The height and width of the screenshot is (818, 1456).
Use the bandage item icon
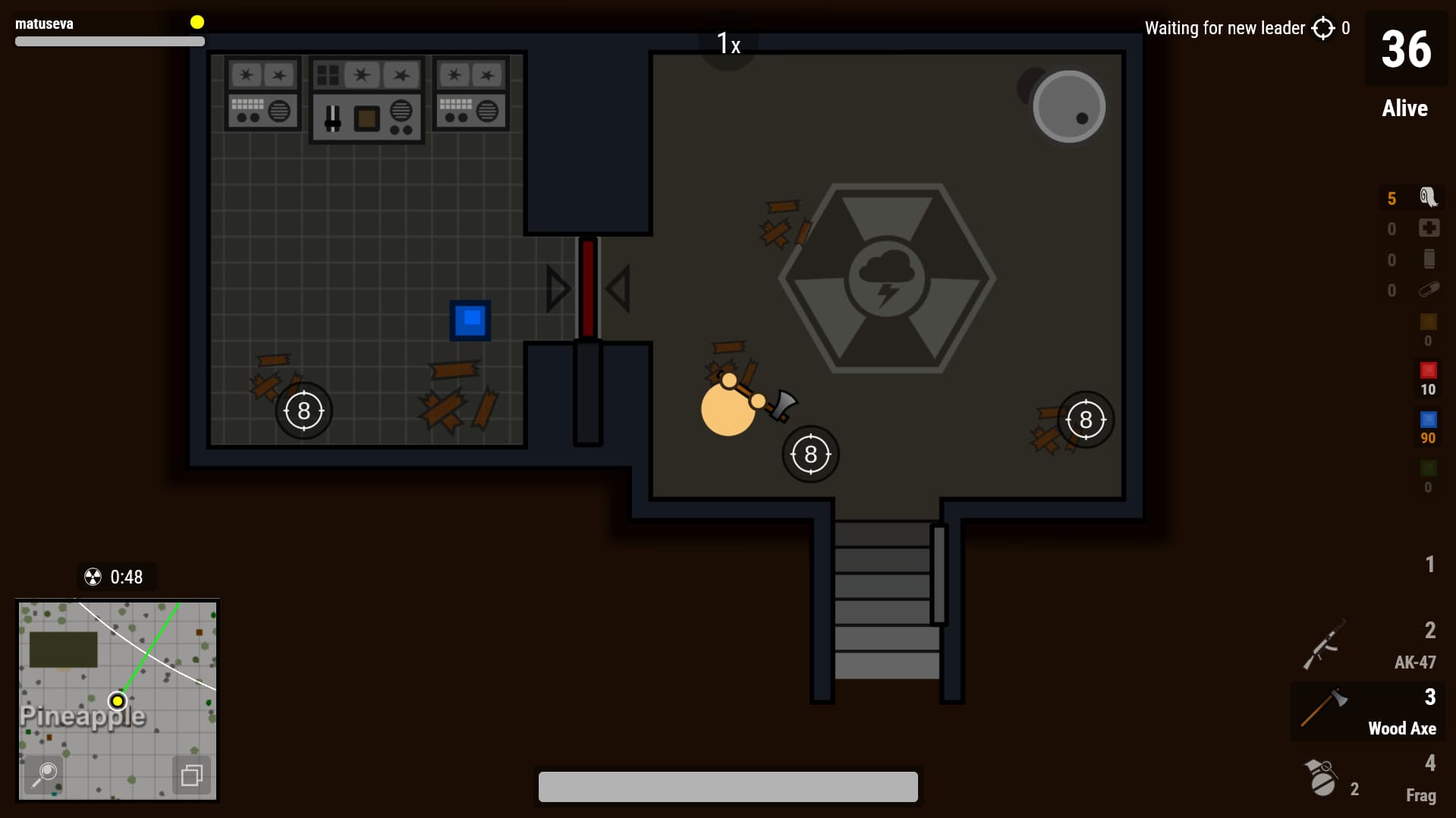click(x=1428, y=197)
